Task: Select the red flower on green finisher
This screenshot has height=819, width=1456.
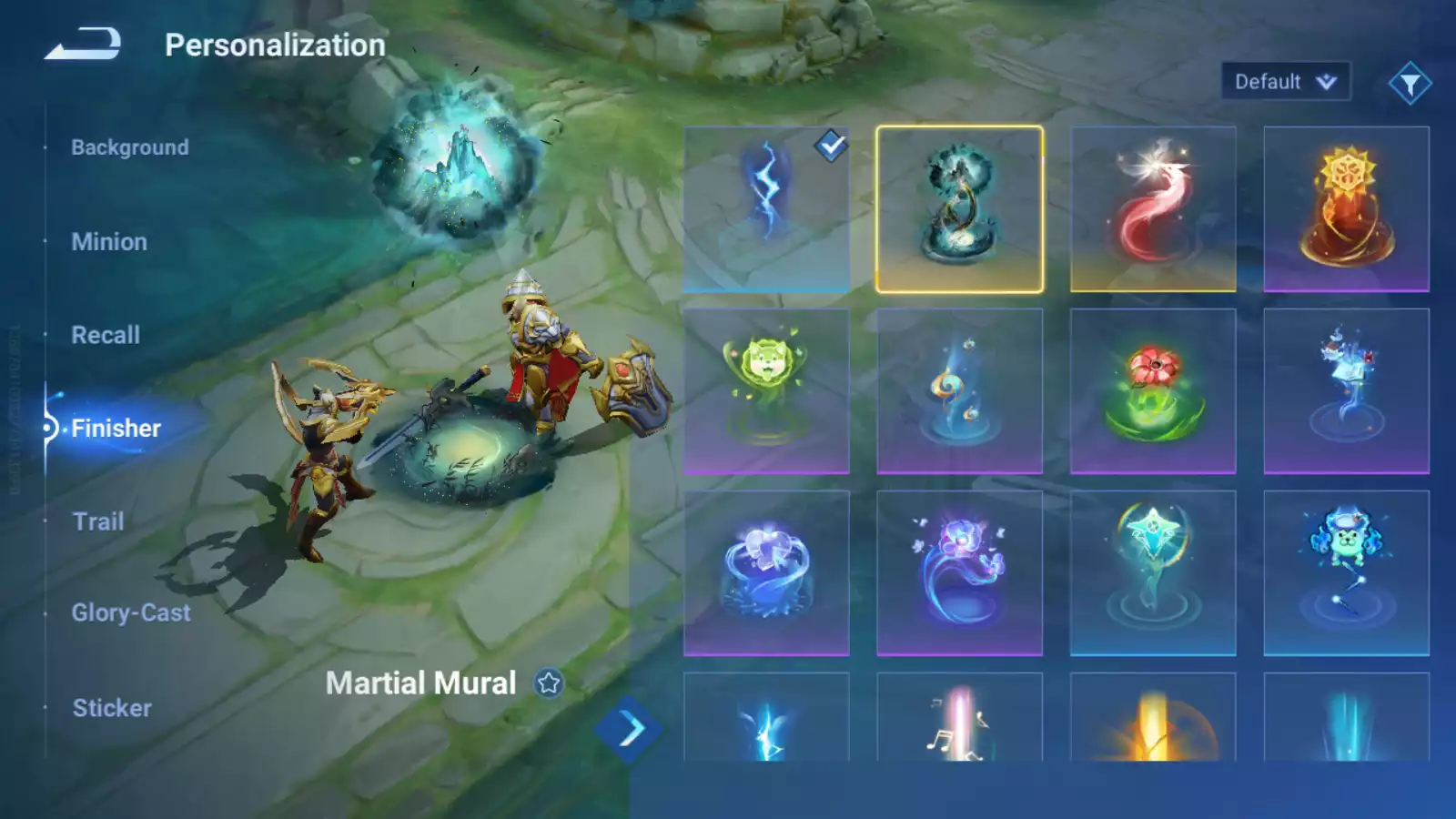Action: (x=1153, y=391)
